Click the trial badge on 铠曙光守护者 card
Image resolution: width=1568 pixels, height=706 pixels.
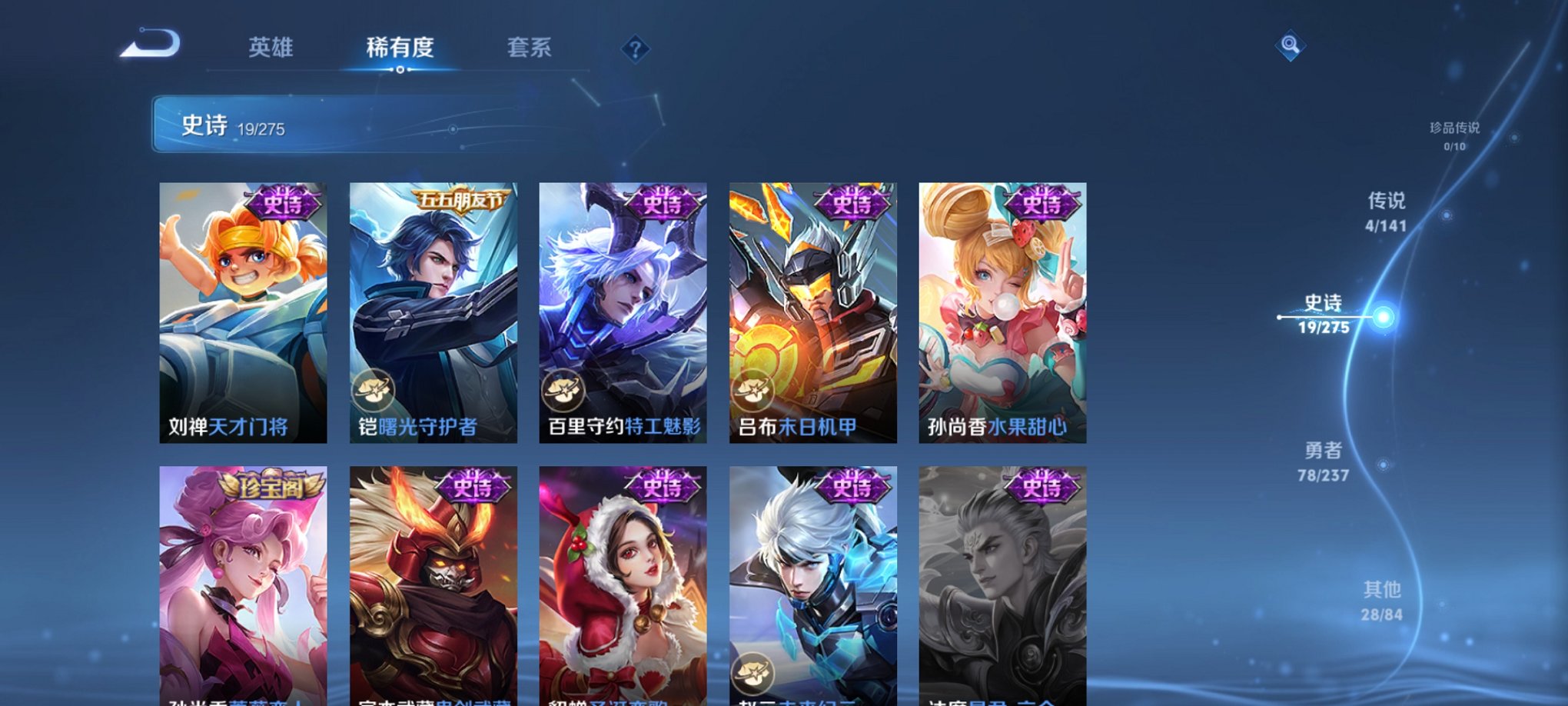point(374,391)
